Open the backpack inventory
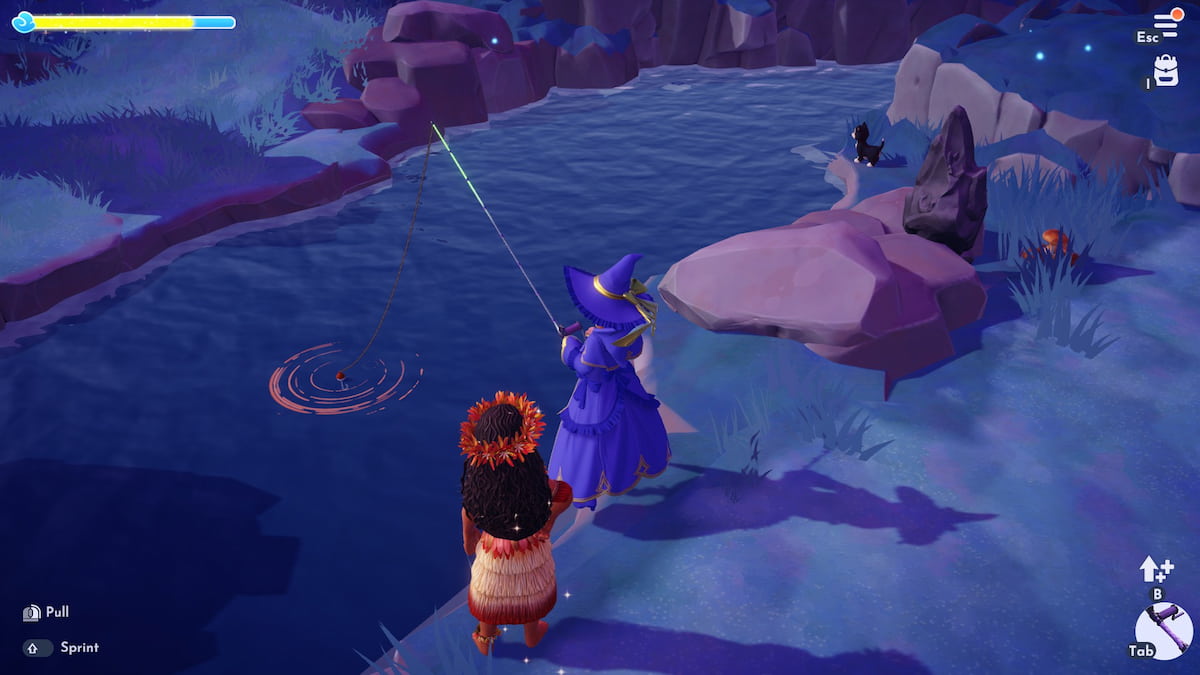Viewport: 1200px width, 675px height. [x=1165, y=70]
